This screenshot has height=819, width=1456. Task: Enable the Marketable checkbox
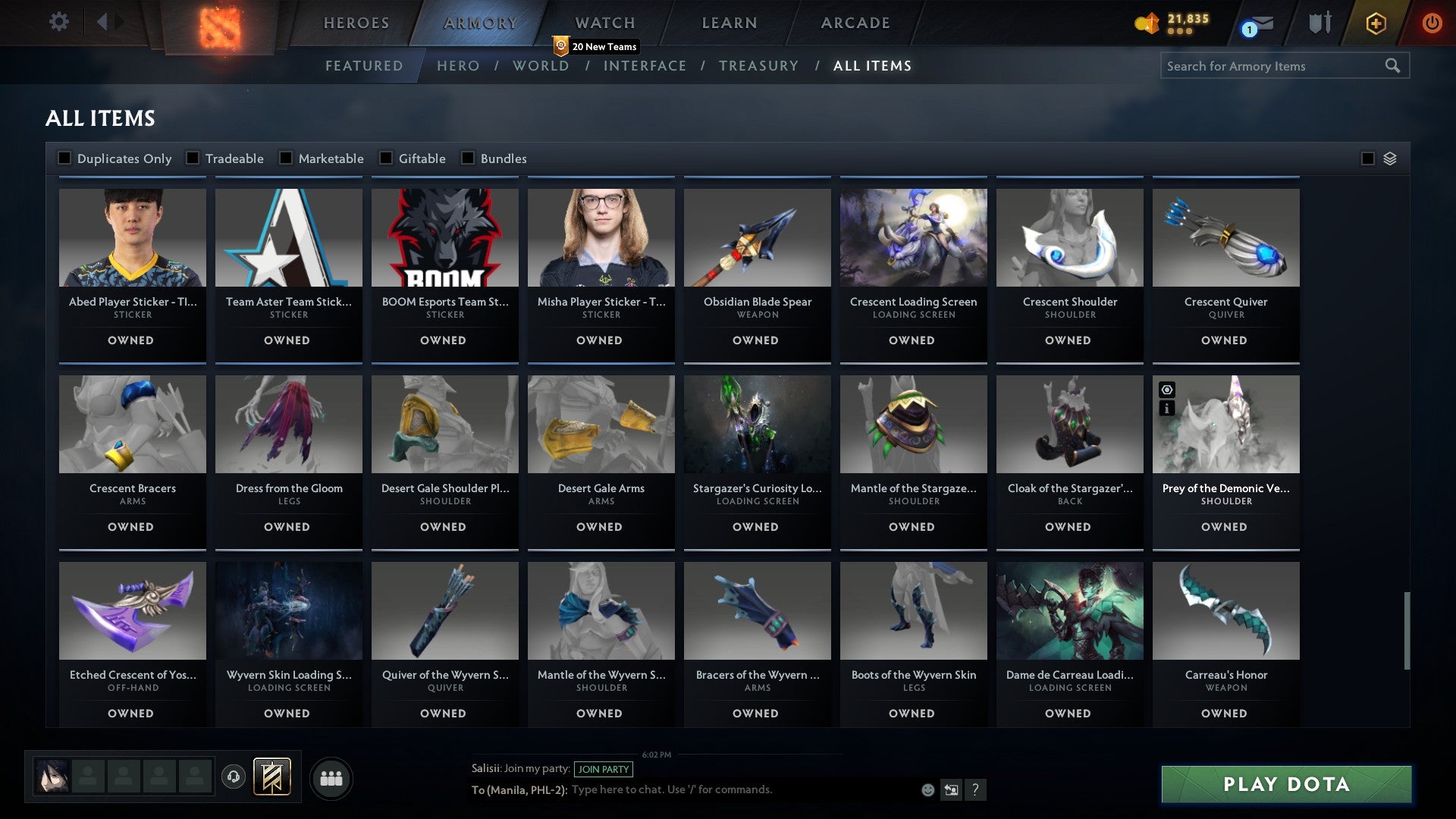pyautogui.click(x=286, y=158)
